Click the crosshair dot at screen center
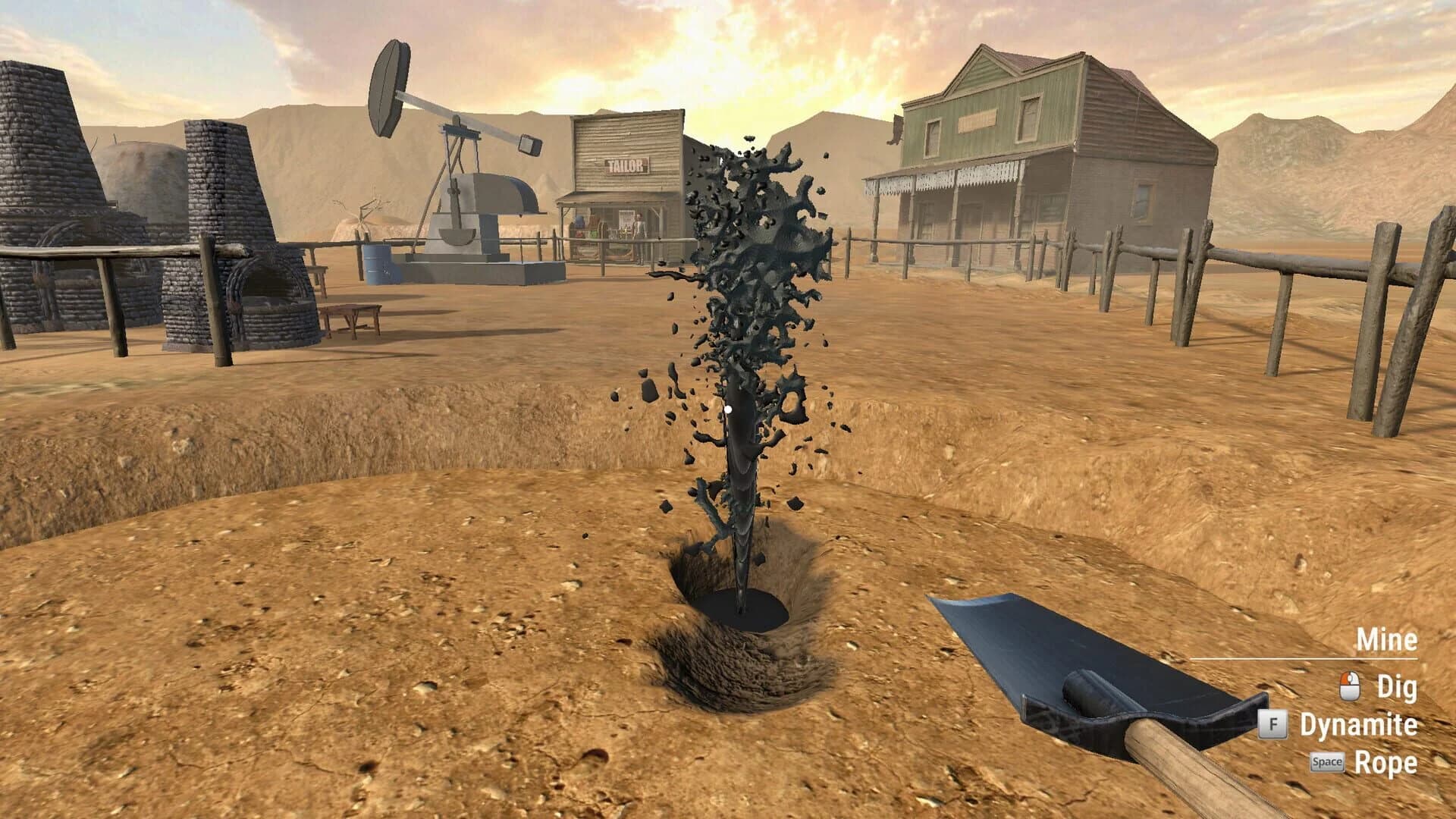Screen dimensions: 1456x819 pos(727,409)
